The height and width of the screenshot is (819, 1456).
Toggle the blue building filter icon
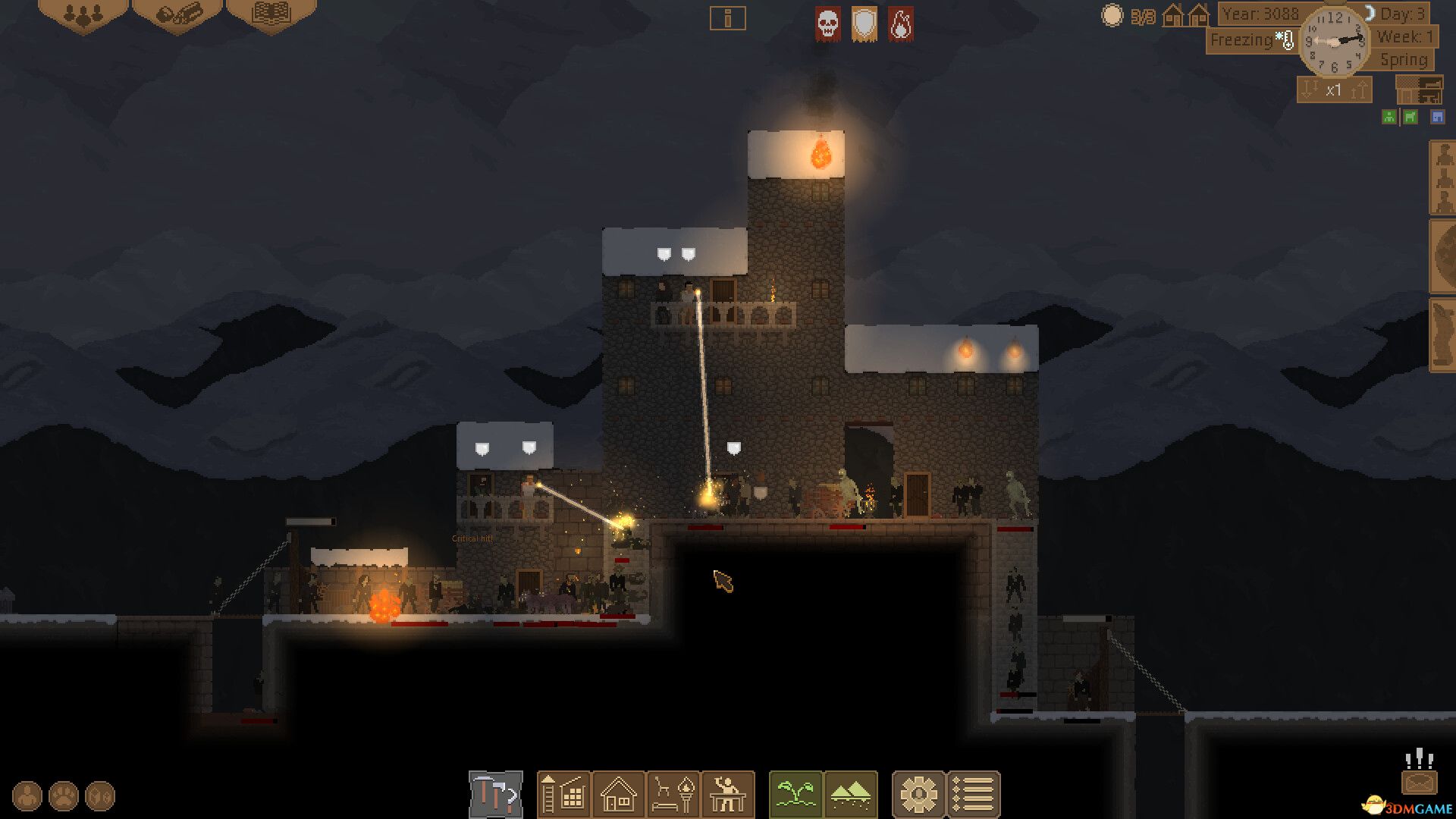[x=1437, y=117]
